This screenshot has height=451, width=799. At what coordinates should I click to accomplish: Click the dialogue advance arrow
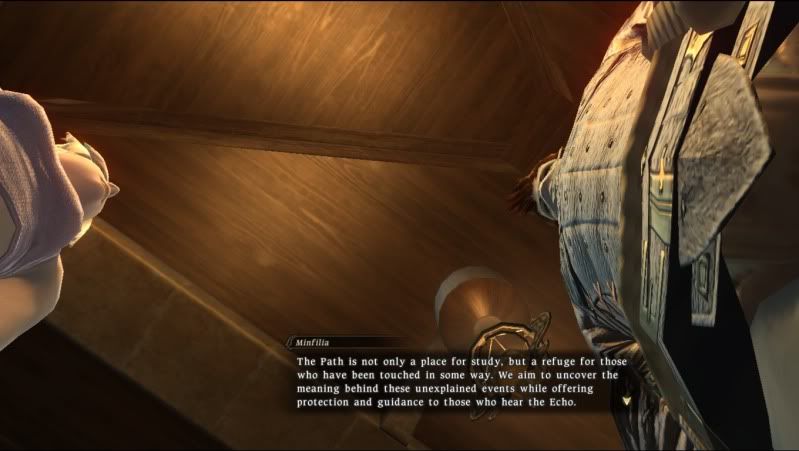click(626, 400)
